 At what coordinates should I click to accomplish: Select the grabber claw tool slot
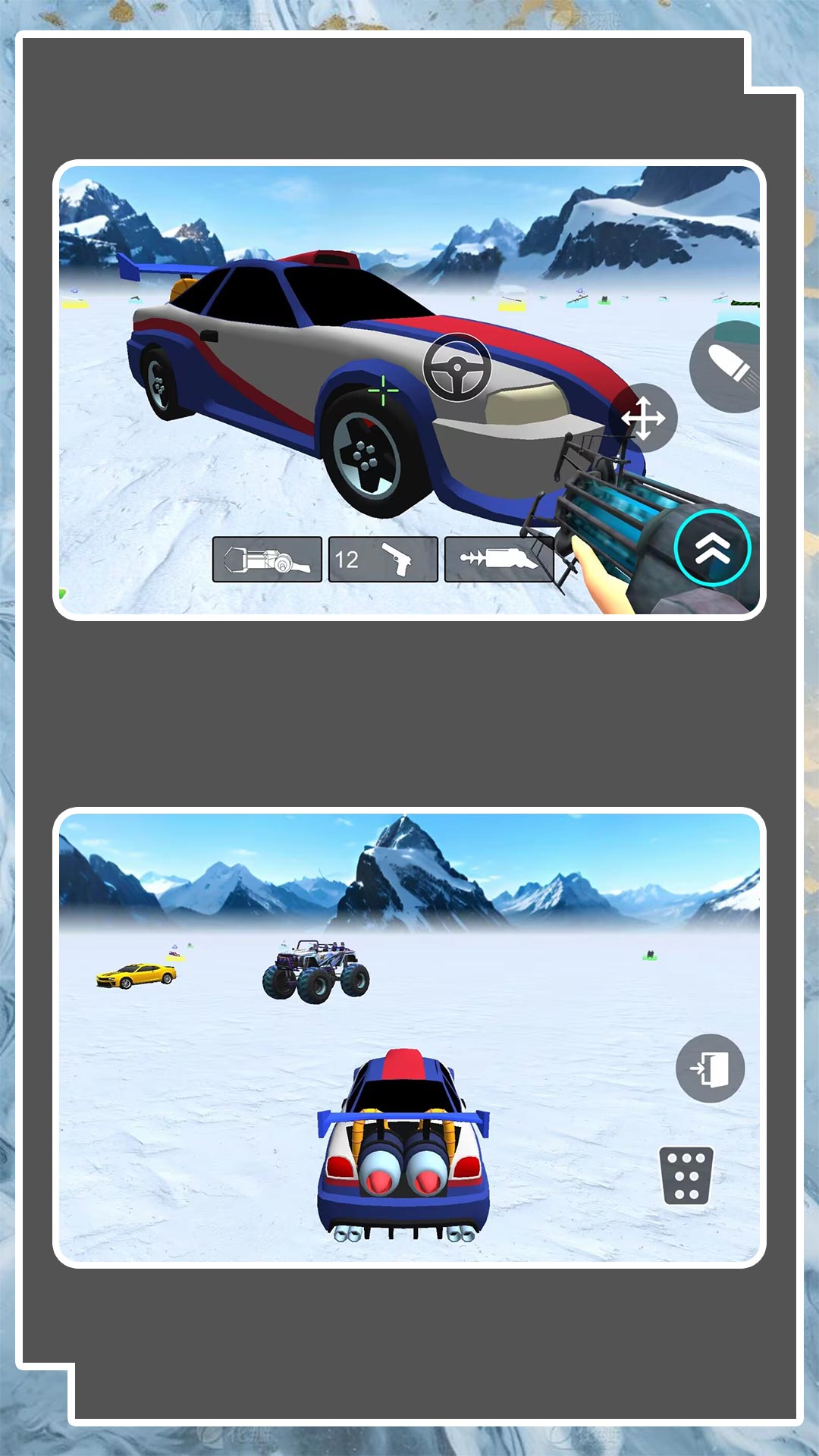pos(267,560)
